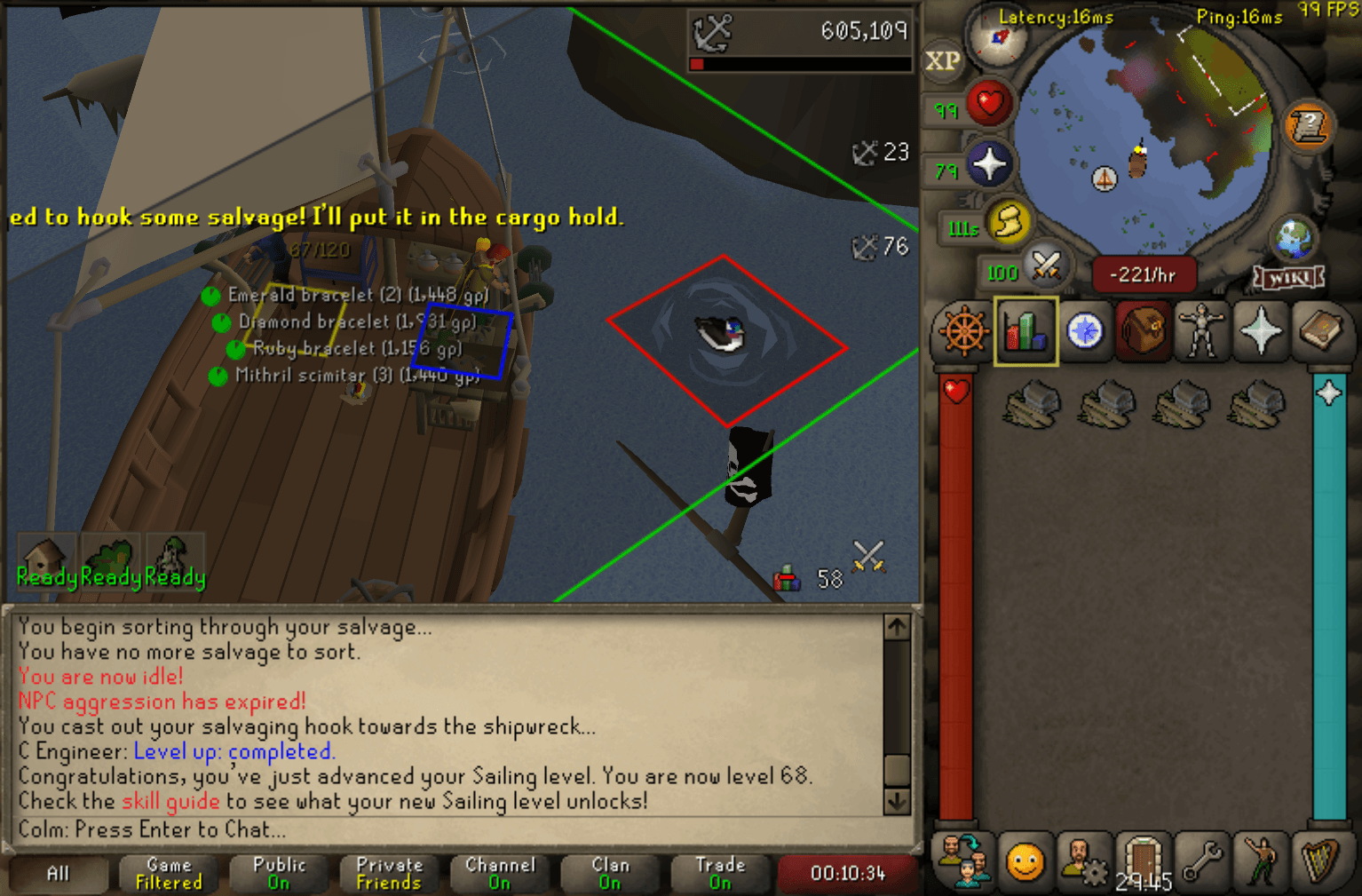Toggle Public chat off
The width and height of the screenshot is (1362, 896).
(279, 873)
